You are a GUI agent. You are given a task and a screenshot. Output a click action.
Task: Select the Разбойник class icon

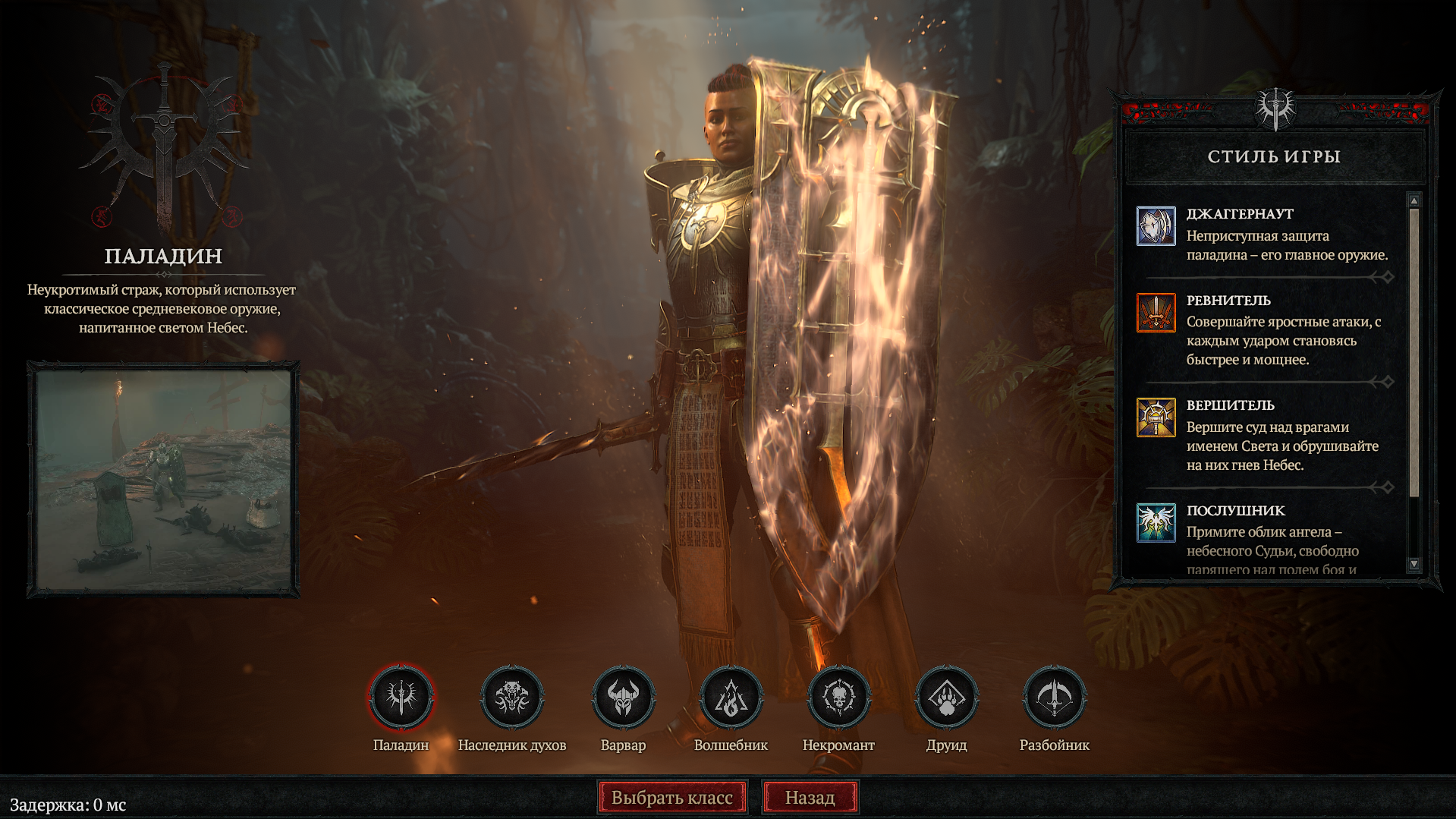1054,697
